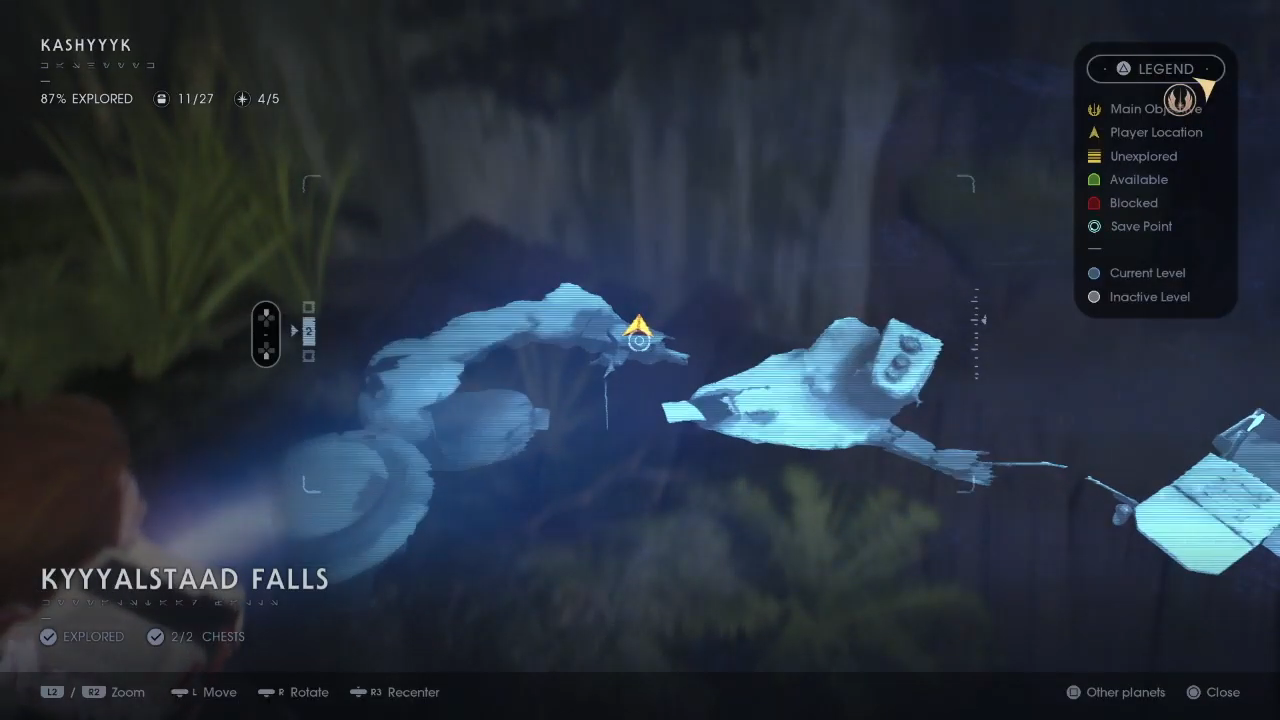Click the Main Objective legend icon

pos(1094,108)
